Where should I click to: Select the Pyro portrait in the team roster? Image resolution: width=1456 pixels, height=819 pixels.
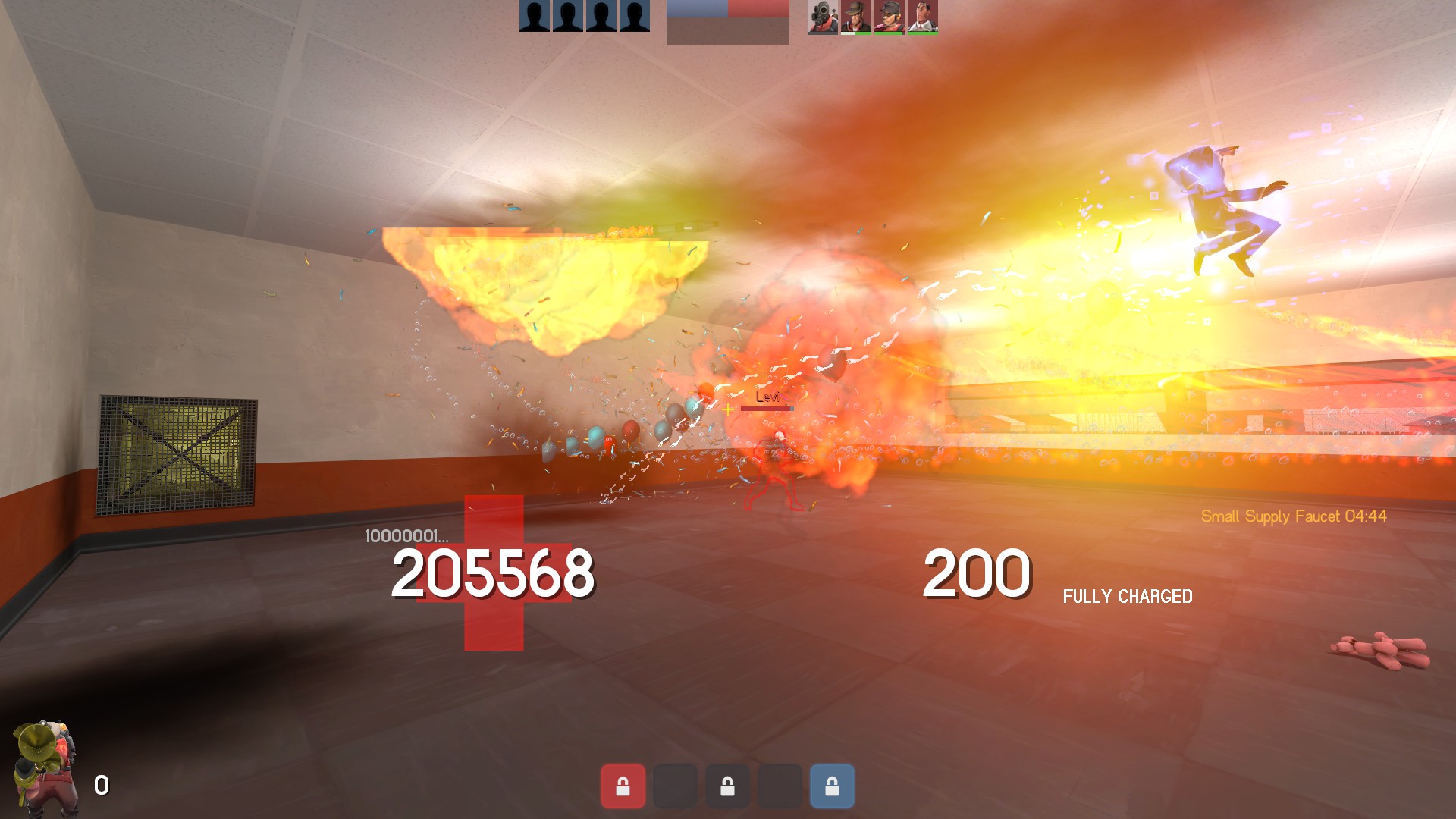(822, 17)
